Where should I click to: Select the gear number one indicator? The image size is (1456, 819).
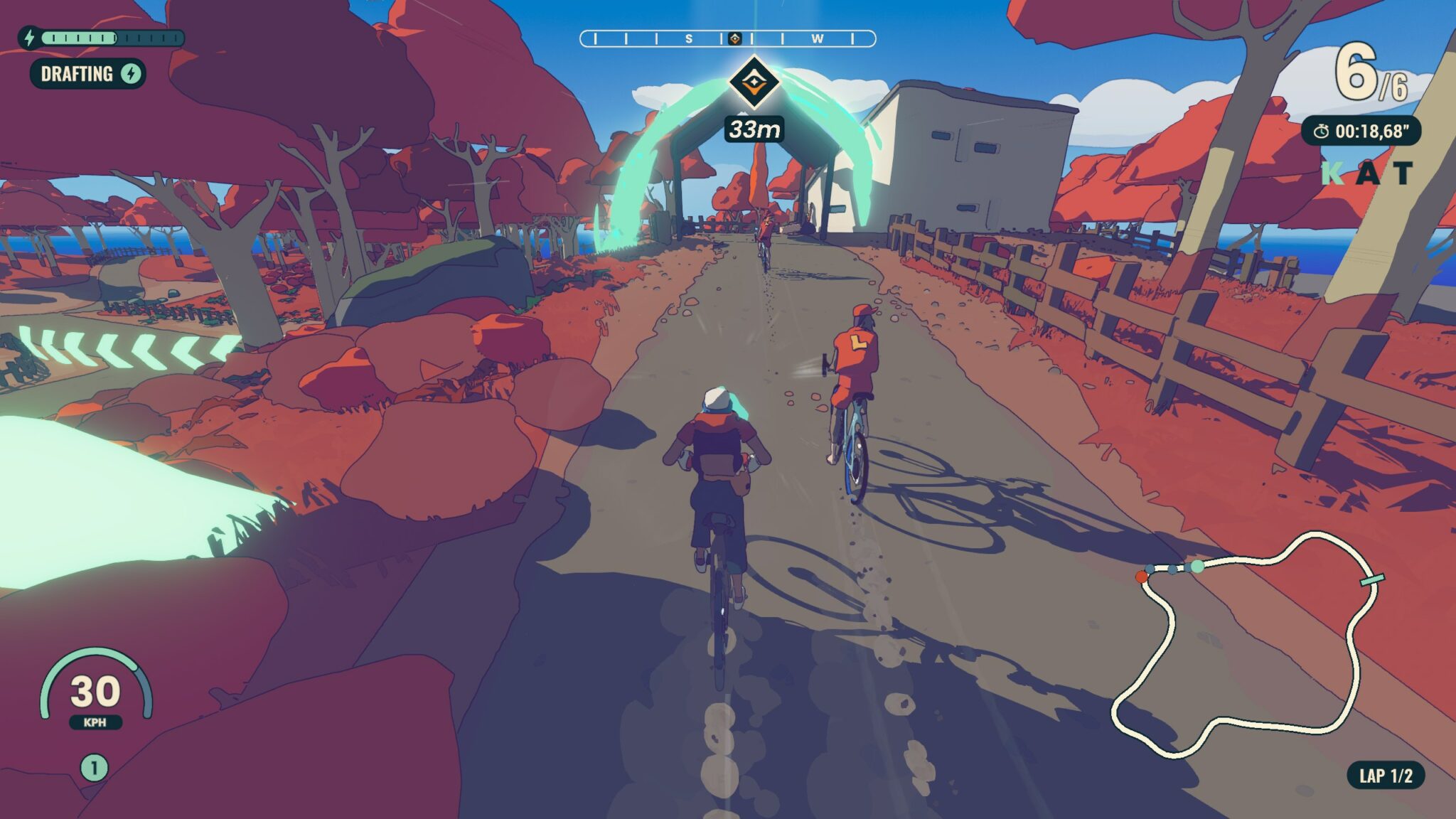click(x=94, y=768)
